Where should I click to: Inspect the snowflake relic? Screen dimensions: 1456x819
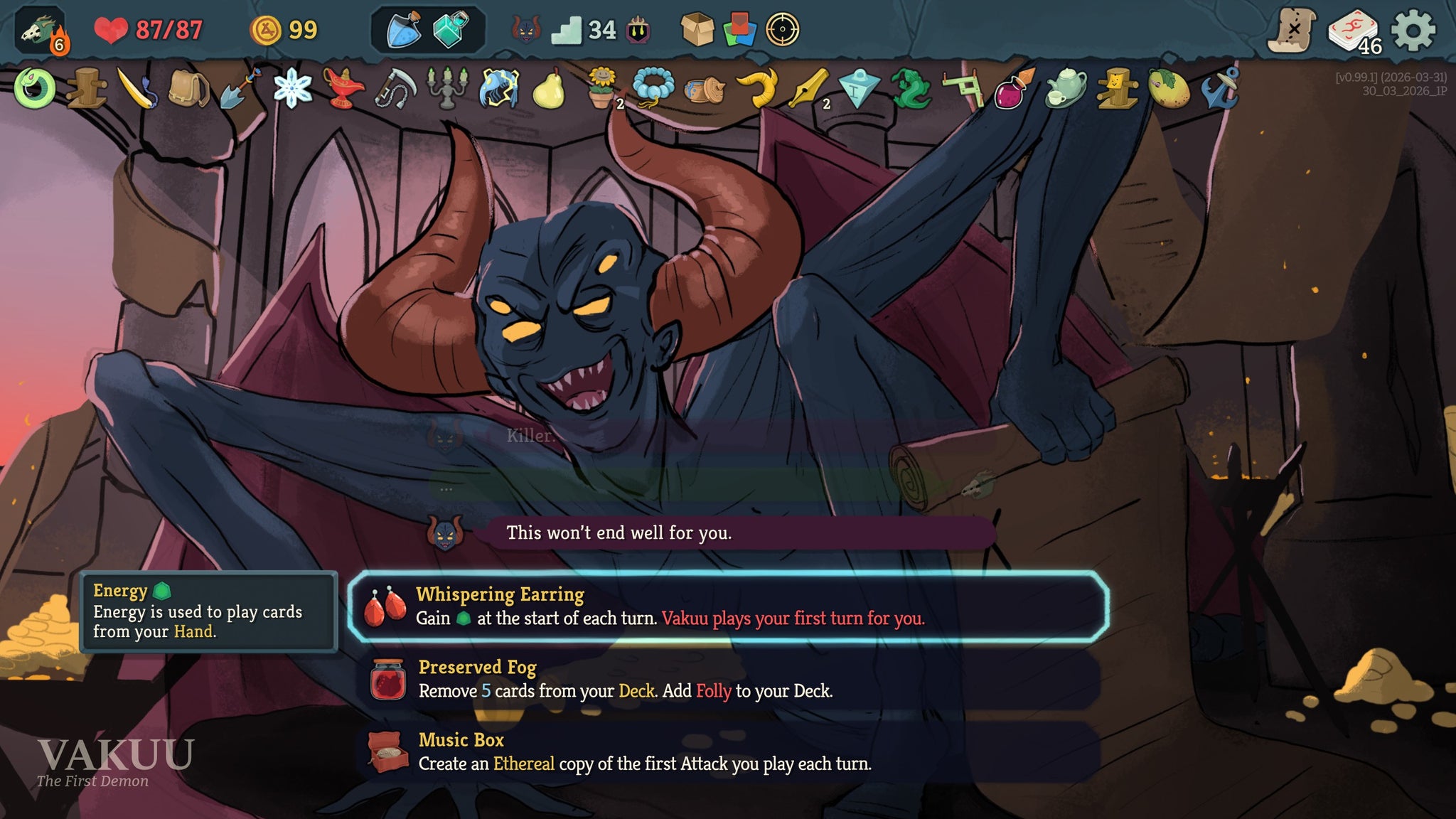[292, 90]
